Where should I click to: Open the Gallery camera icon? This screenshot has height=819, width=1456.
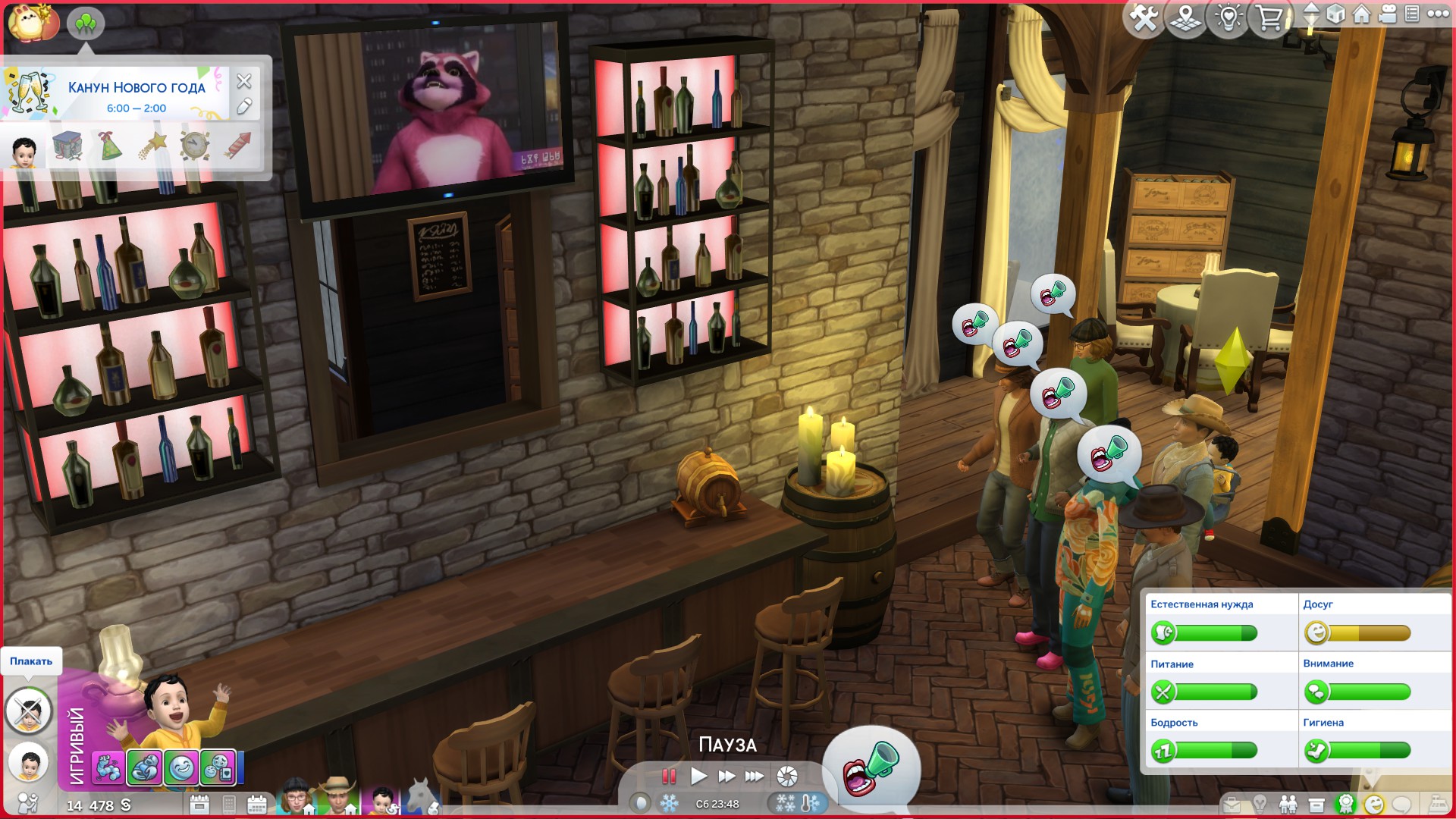(1388, 14)
